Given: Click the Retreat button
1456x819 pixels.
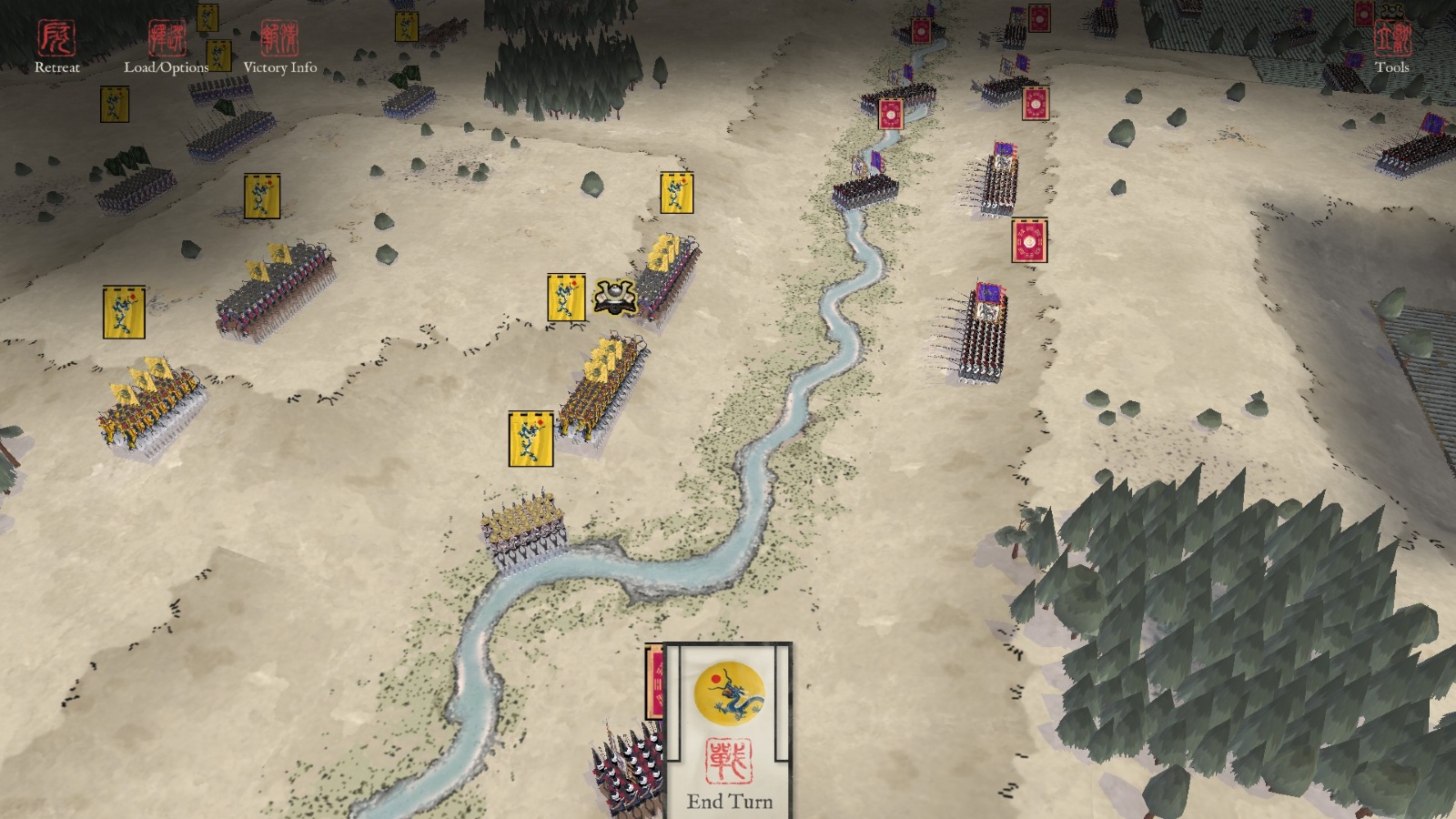Looking at the screenshot, I should (x=56, y=45).
